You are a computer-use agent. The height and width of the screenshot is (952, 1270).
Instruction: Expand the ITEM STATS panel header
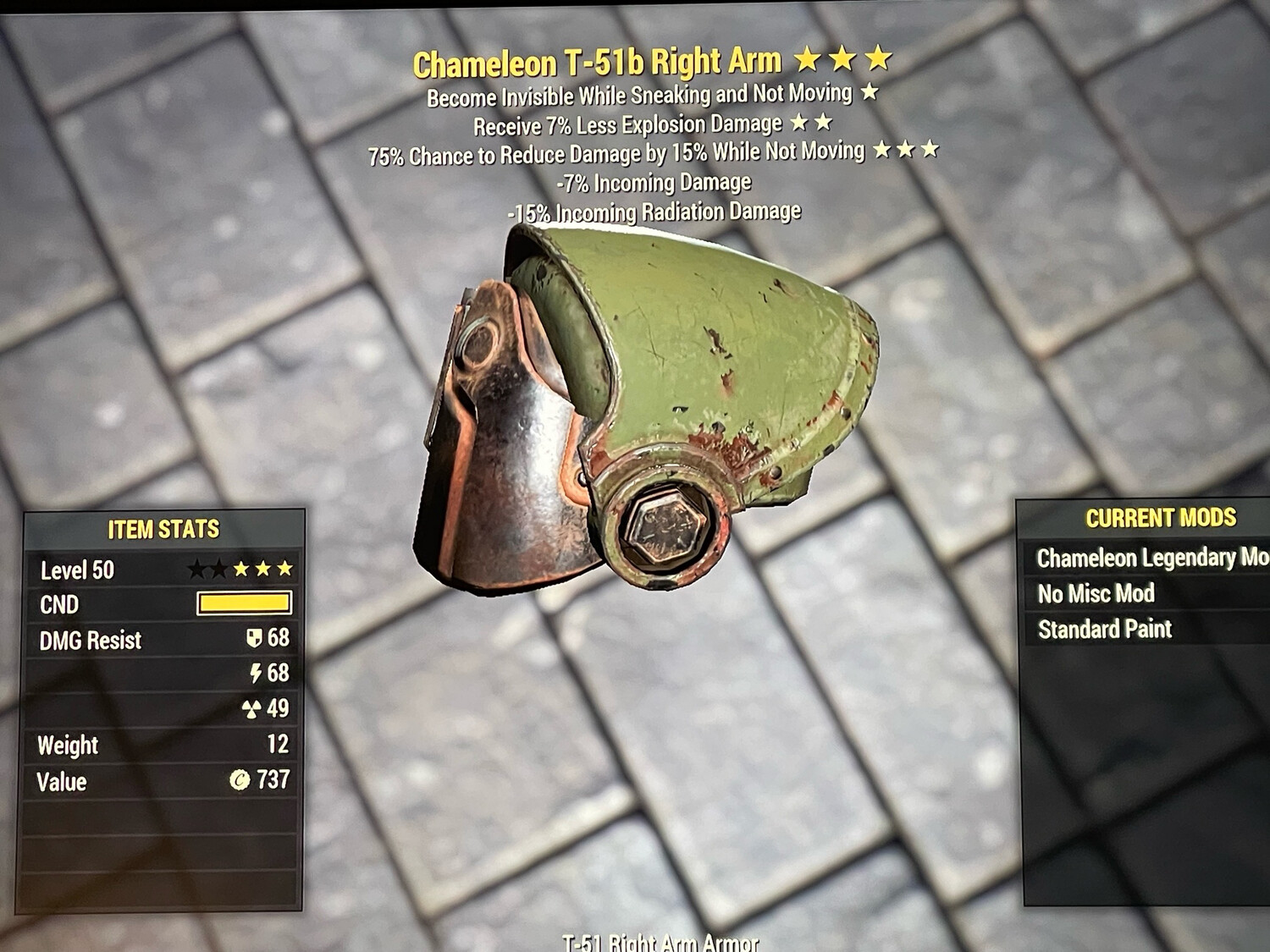click(163, 526)
